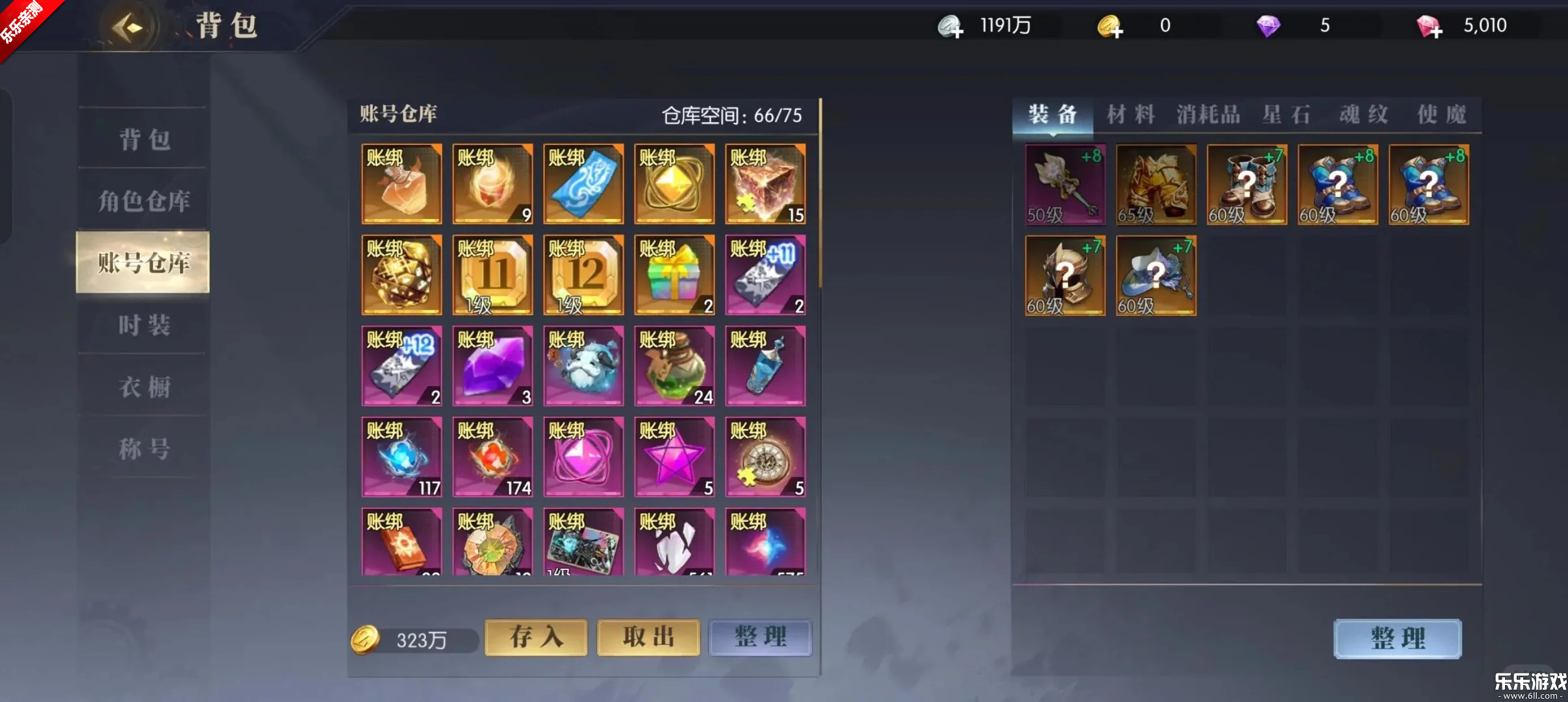This screenshot has height=702, width=1568.
Task: Sort the warehouse with its 整理 button
Action: (x=760, y=637)
